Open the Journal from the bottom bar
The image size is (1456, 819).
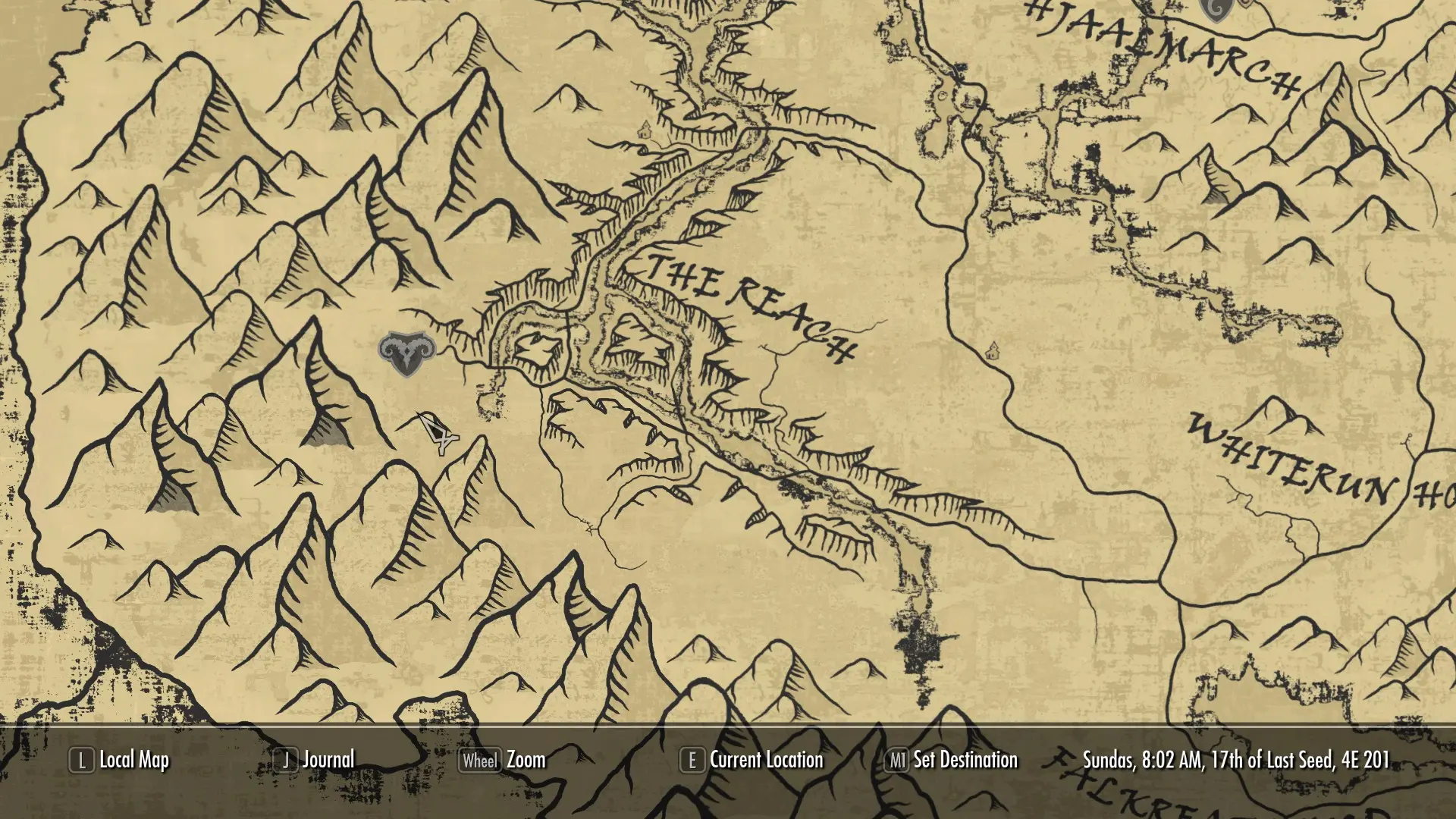(328, 759)
